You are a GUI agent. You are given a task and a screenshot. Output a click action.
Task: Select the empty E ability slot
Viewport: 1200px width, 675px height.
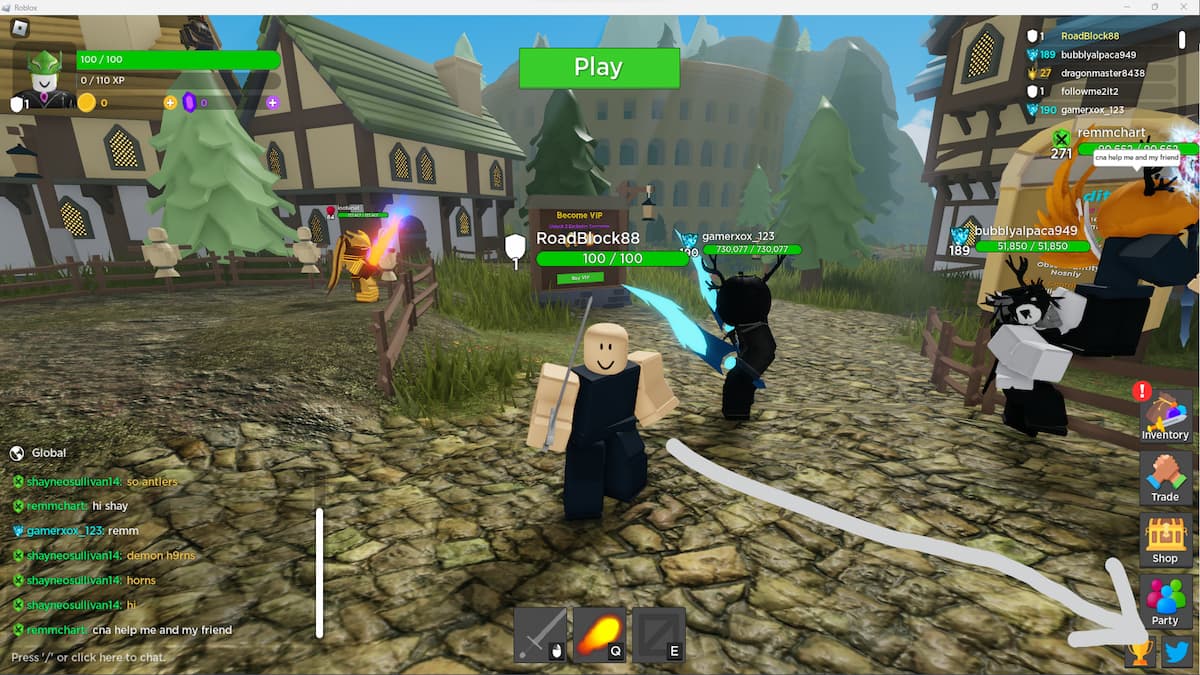659,634
